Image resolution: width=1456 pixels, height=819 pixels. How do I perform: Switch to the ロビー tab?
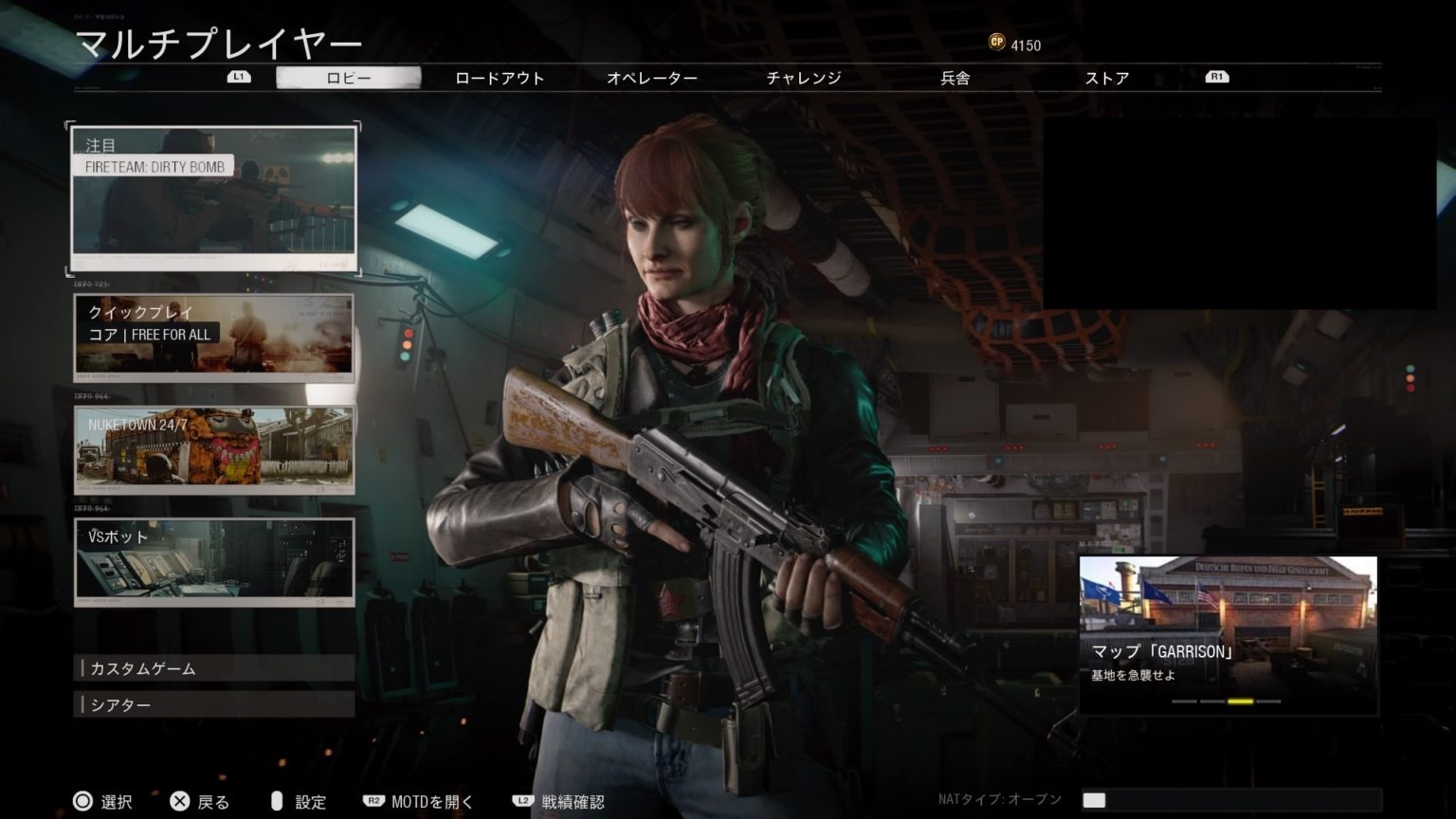[348, 78]
